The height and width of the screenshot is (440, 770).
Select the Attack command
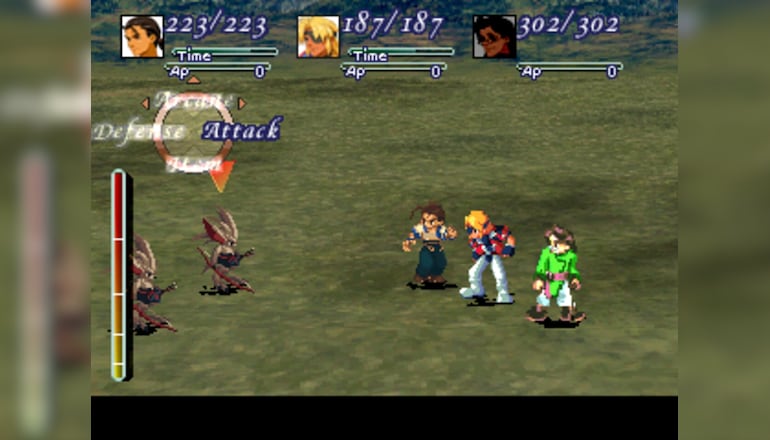(x=242, y=130)
